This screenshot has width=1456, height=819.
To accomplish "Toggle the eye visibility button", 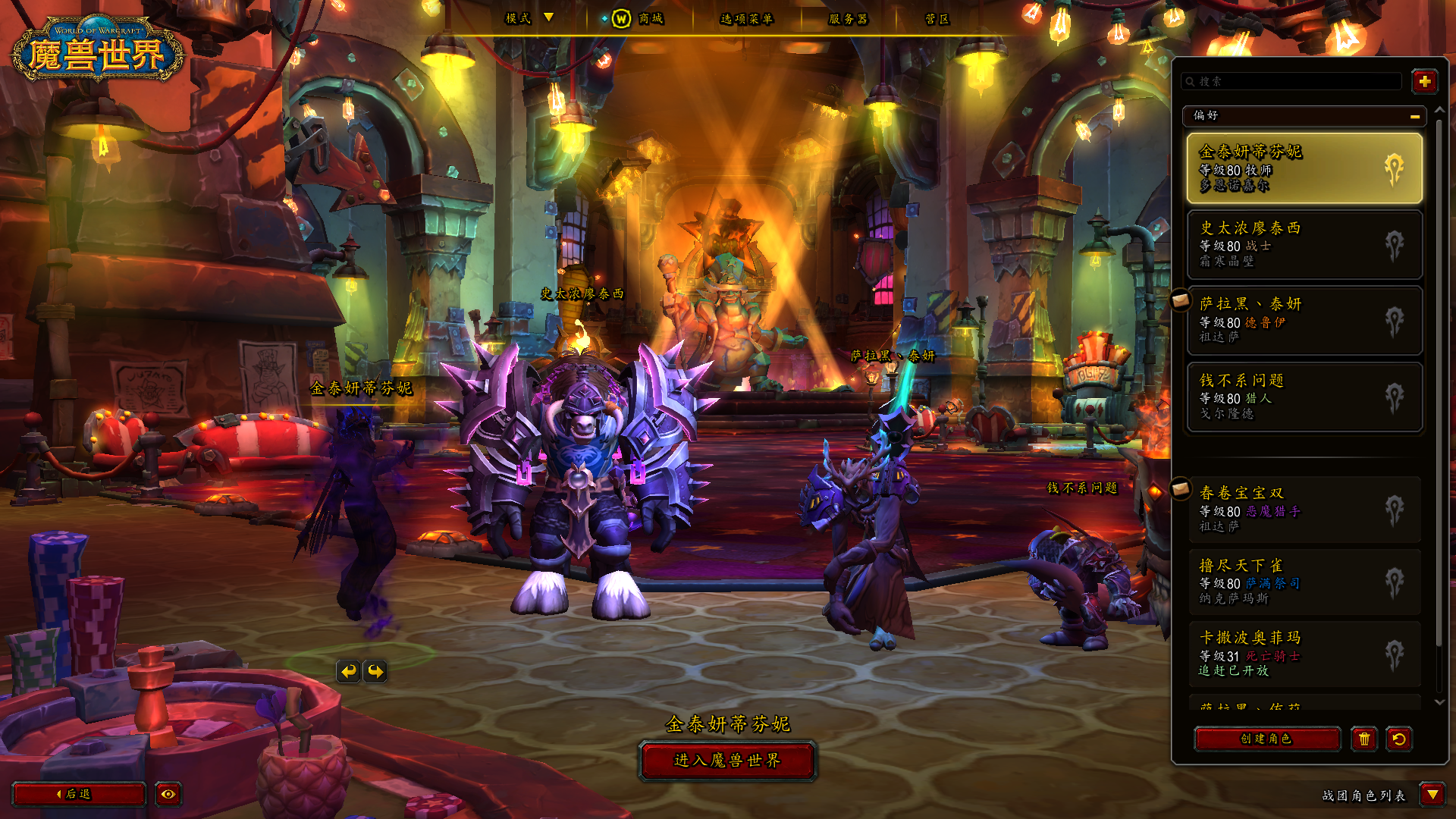I will tap(168, 794).
